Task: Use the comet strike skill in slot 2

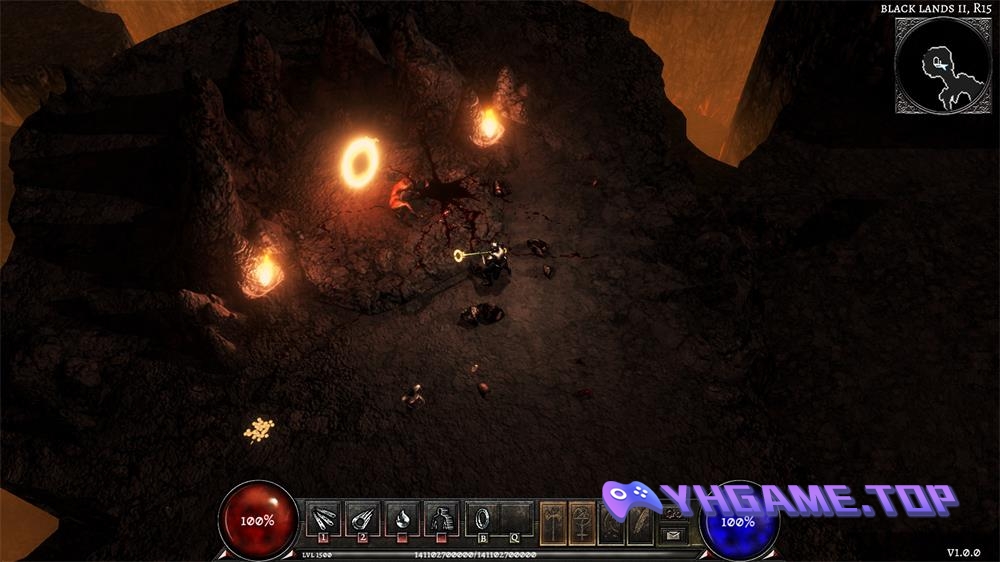Action: 362,518
